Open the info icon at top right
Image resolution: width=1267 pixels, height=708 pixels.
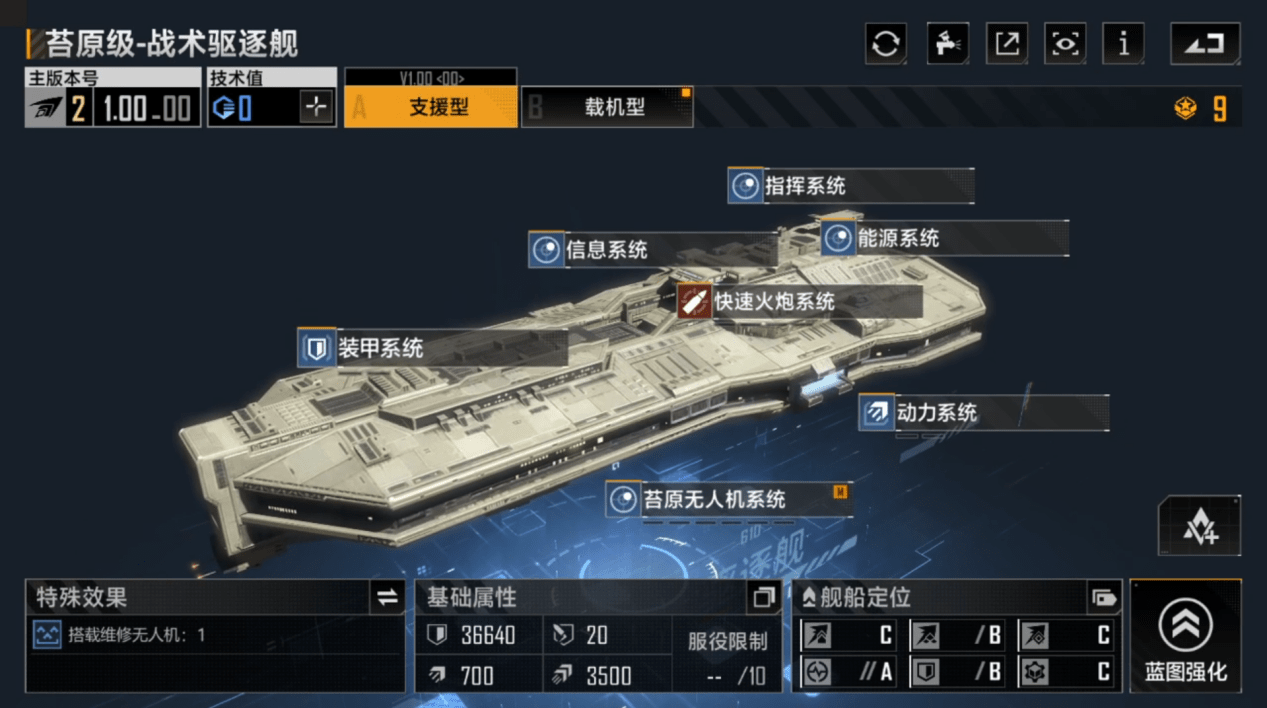1123,44
